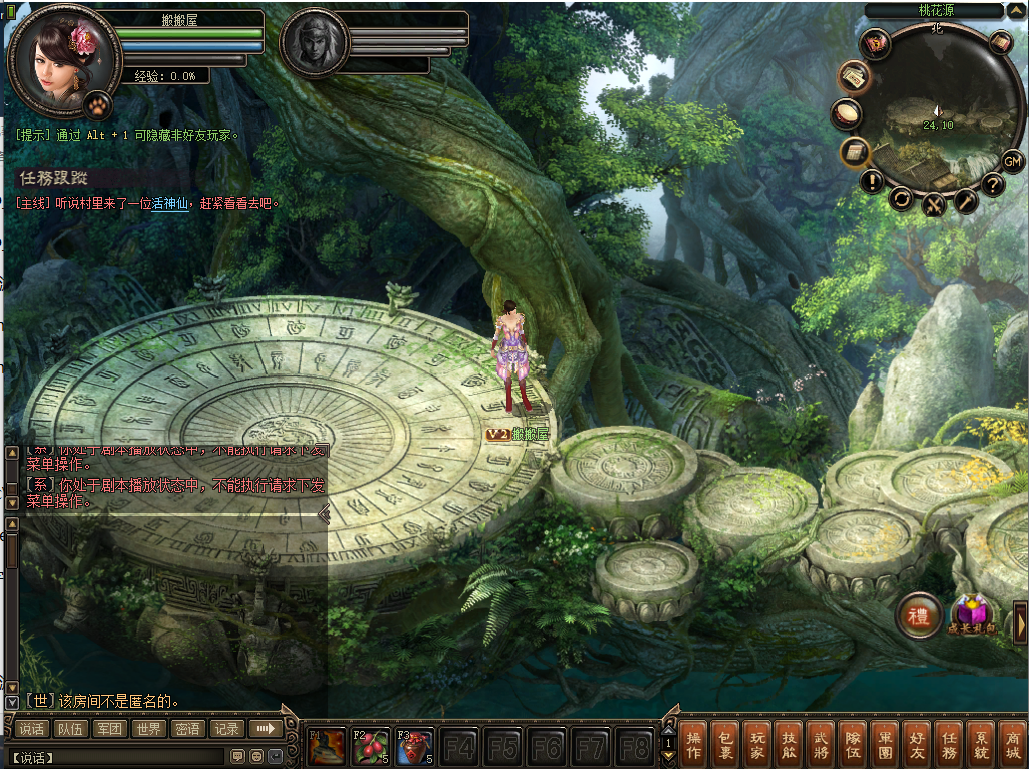Click the GM button beside the minimap

click(1012, 161)
